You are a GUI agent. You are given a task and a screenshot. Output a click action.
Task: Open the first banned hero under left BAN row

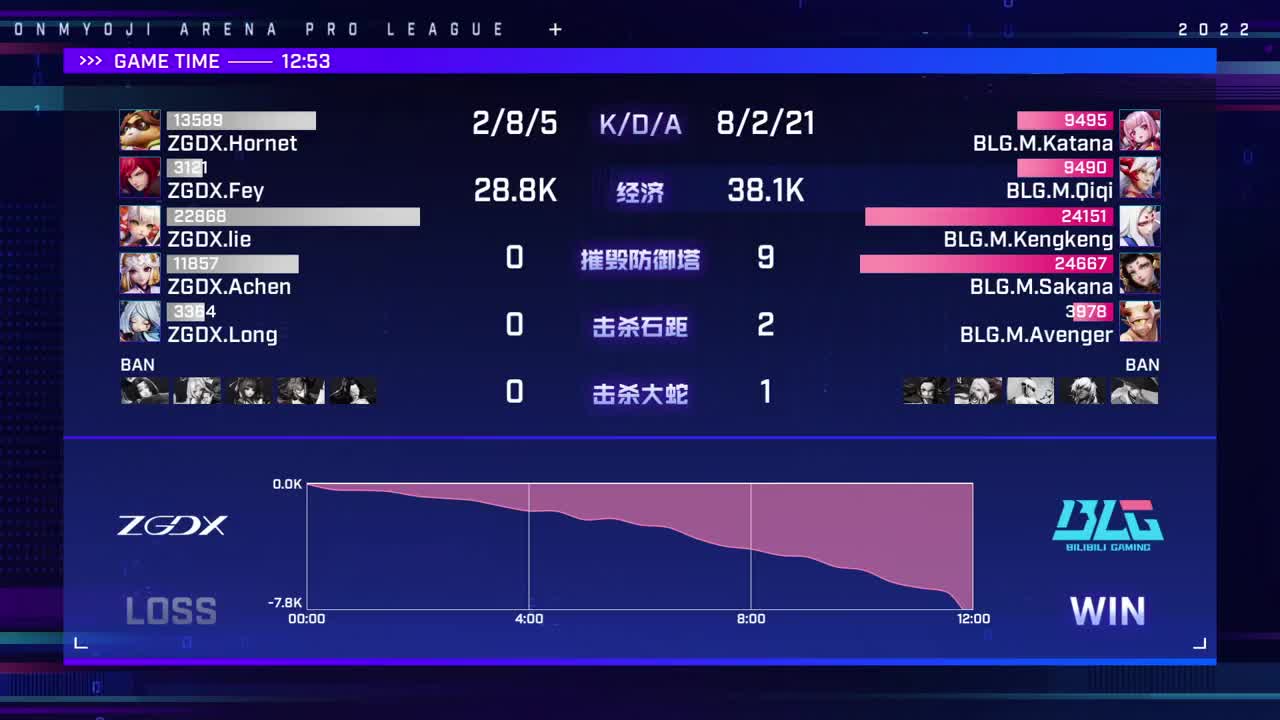[x=143, y=390]
